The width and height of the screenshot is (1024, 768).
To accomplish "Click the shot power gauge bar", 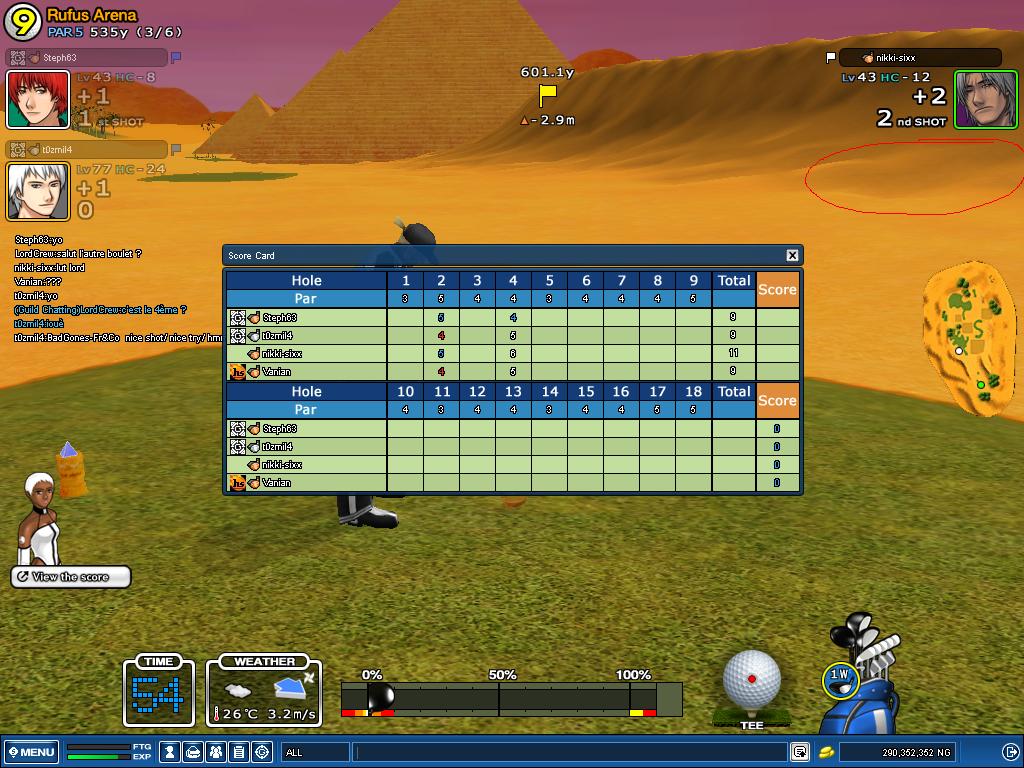I will [511, 698].
